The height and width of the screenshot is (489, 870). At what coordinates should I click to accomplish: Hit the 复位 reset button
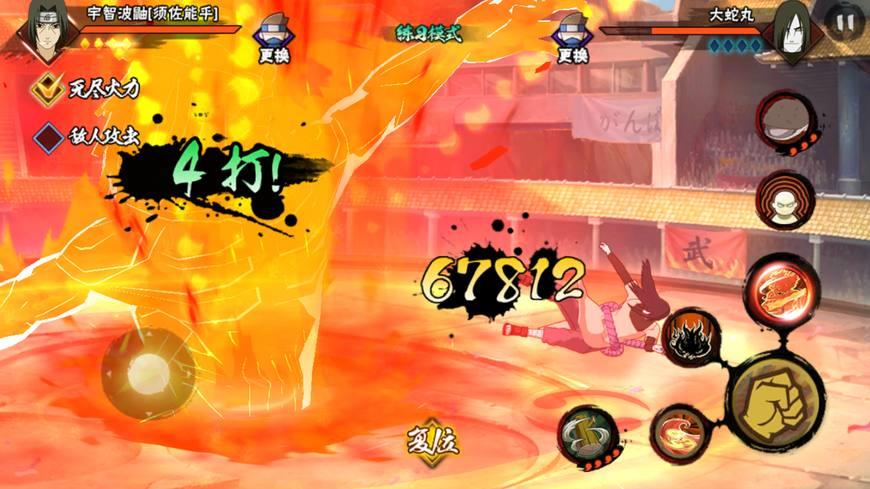pyautogui.click(x=431, y=441)
